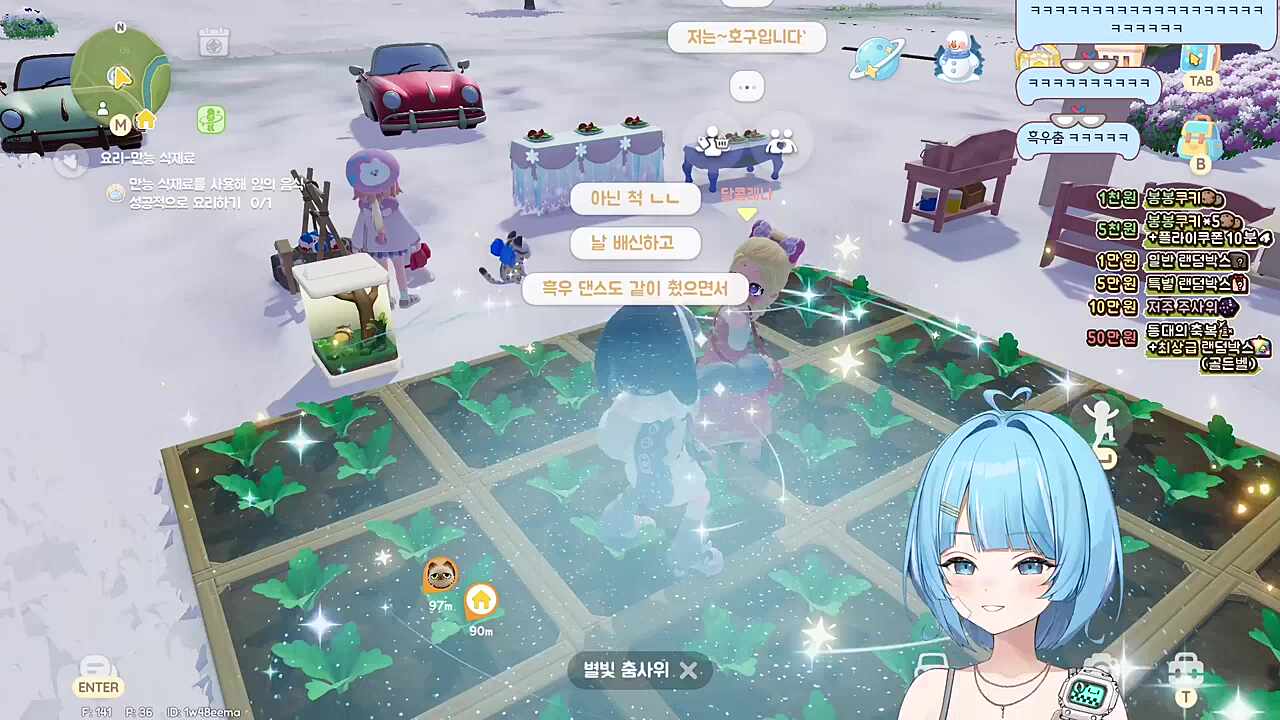Open the chat bubble above ENTER
The image size is (1280, 720).
97,668
